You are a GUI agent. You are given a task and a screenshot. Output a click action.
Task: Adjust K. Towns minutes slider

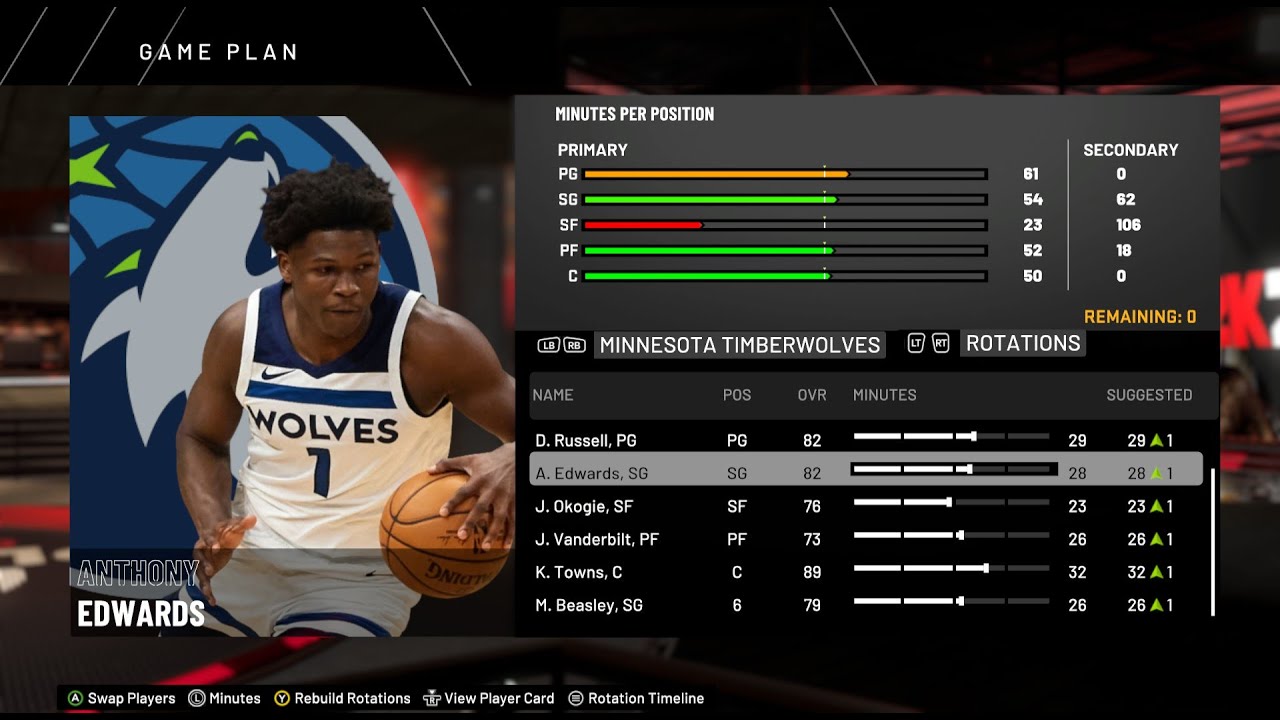(x=950, y=572)
